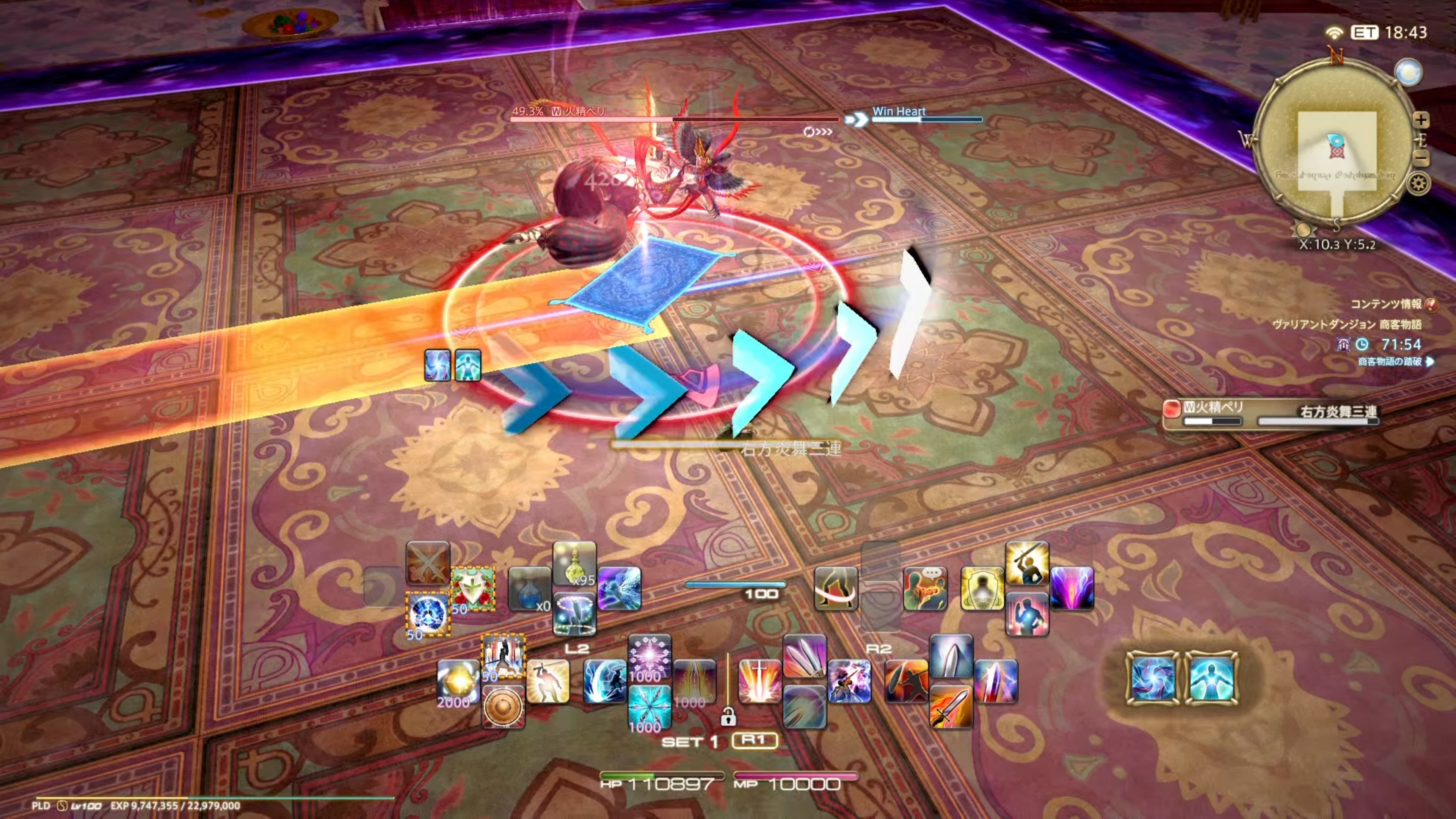Screen dimensions: 1456x819
Task: Activate the cyan ice crystal burst skill
Action: [650, 706]
